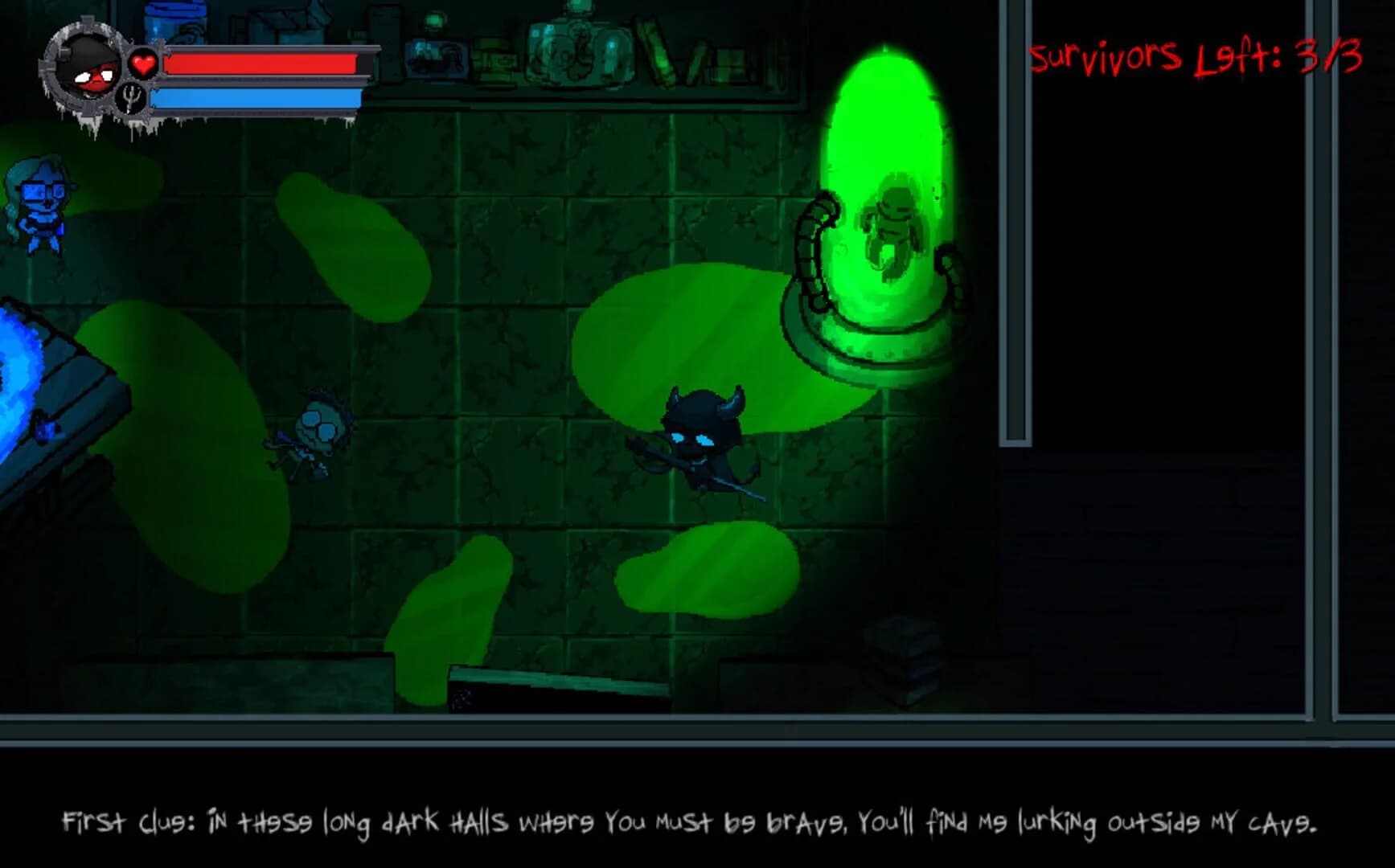Click the blue mana bar
This screenshot has width=1395, height=868.
click(x=257, y=96)
